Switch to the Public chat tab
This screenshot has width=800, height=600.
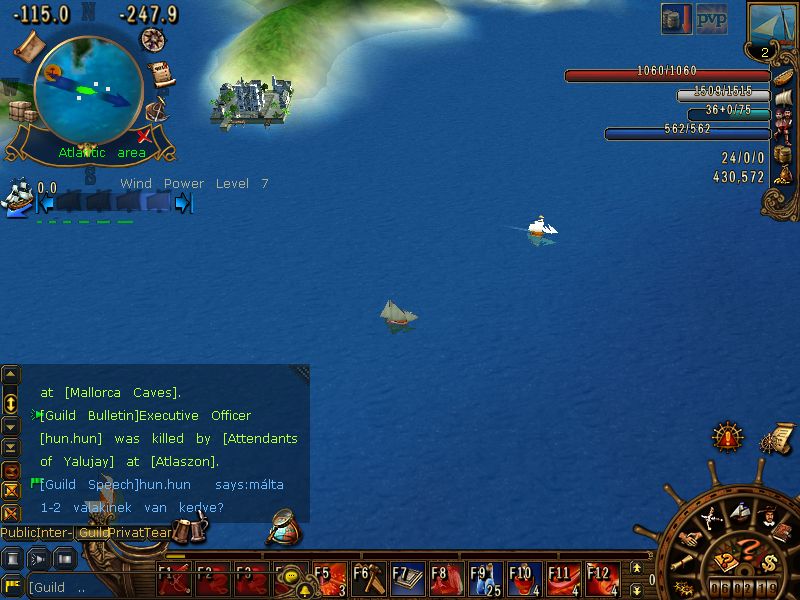pyautogui.click(x=19, y=533)
